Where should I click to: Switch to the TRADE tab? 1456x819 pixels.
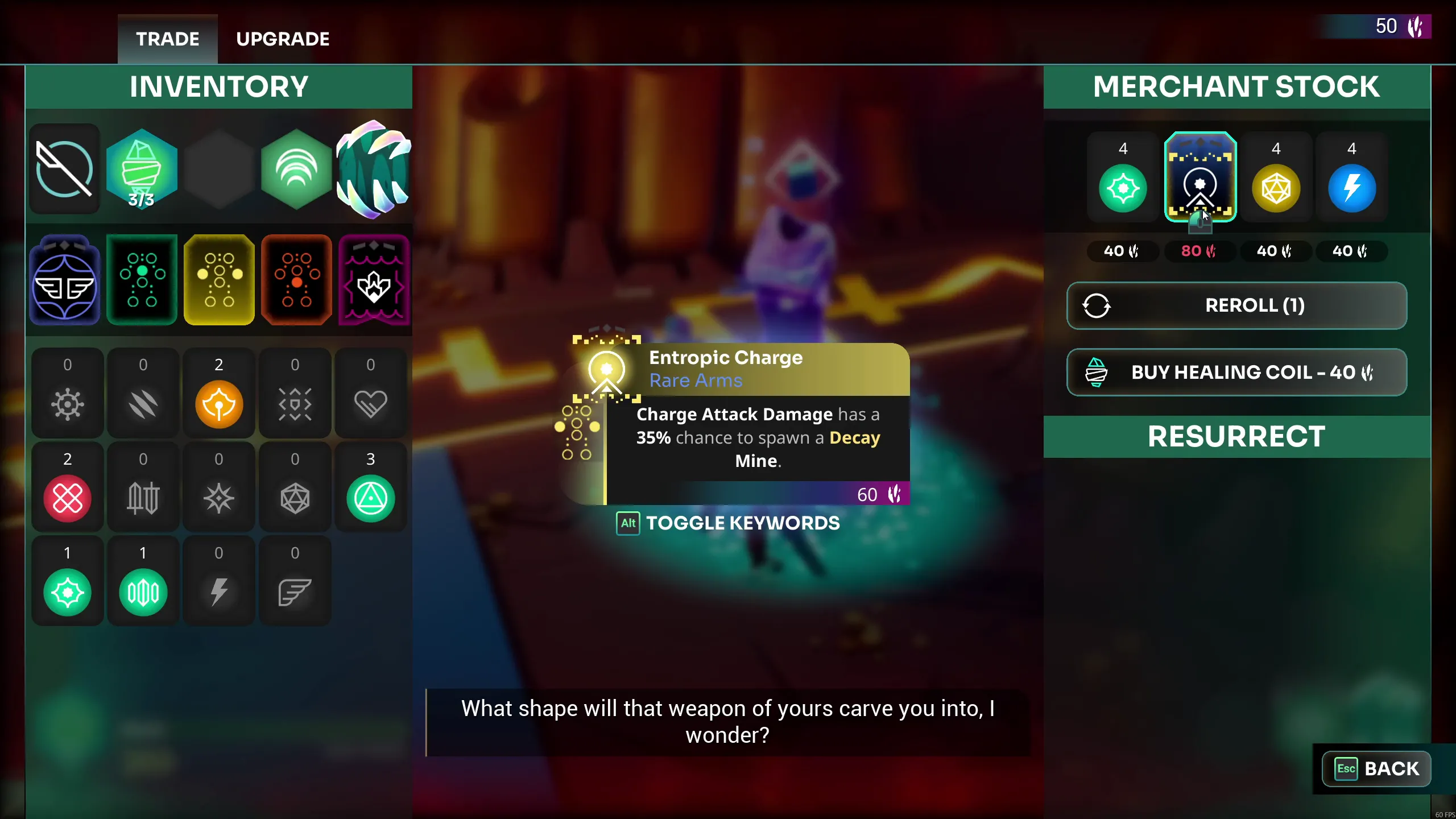click(x=167, y=39)
